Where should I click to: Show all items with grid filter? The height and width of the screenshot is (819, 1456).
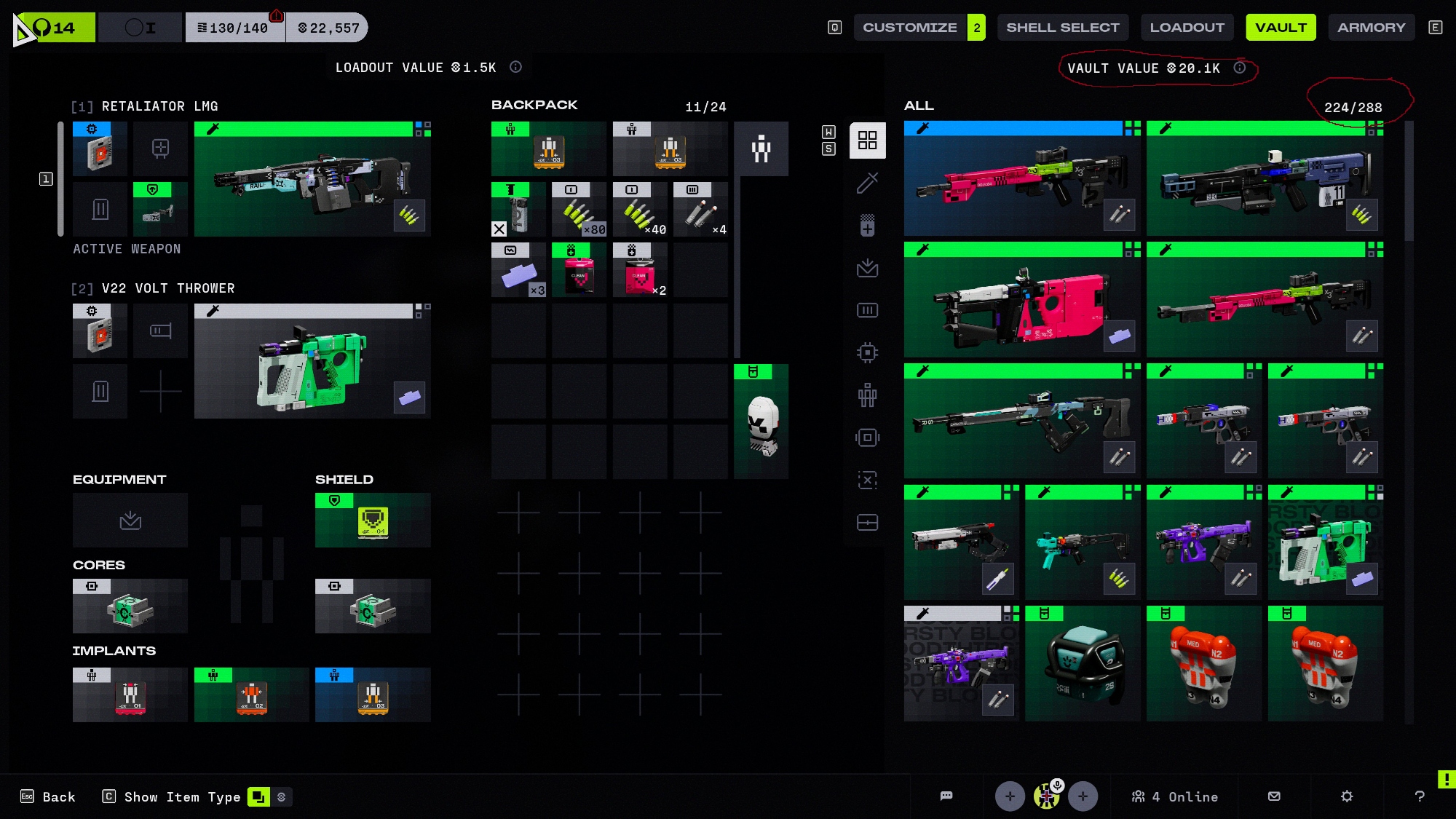tap(867, 141)
